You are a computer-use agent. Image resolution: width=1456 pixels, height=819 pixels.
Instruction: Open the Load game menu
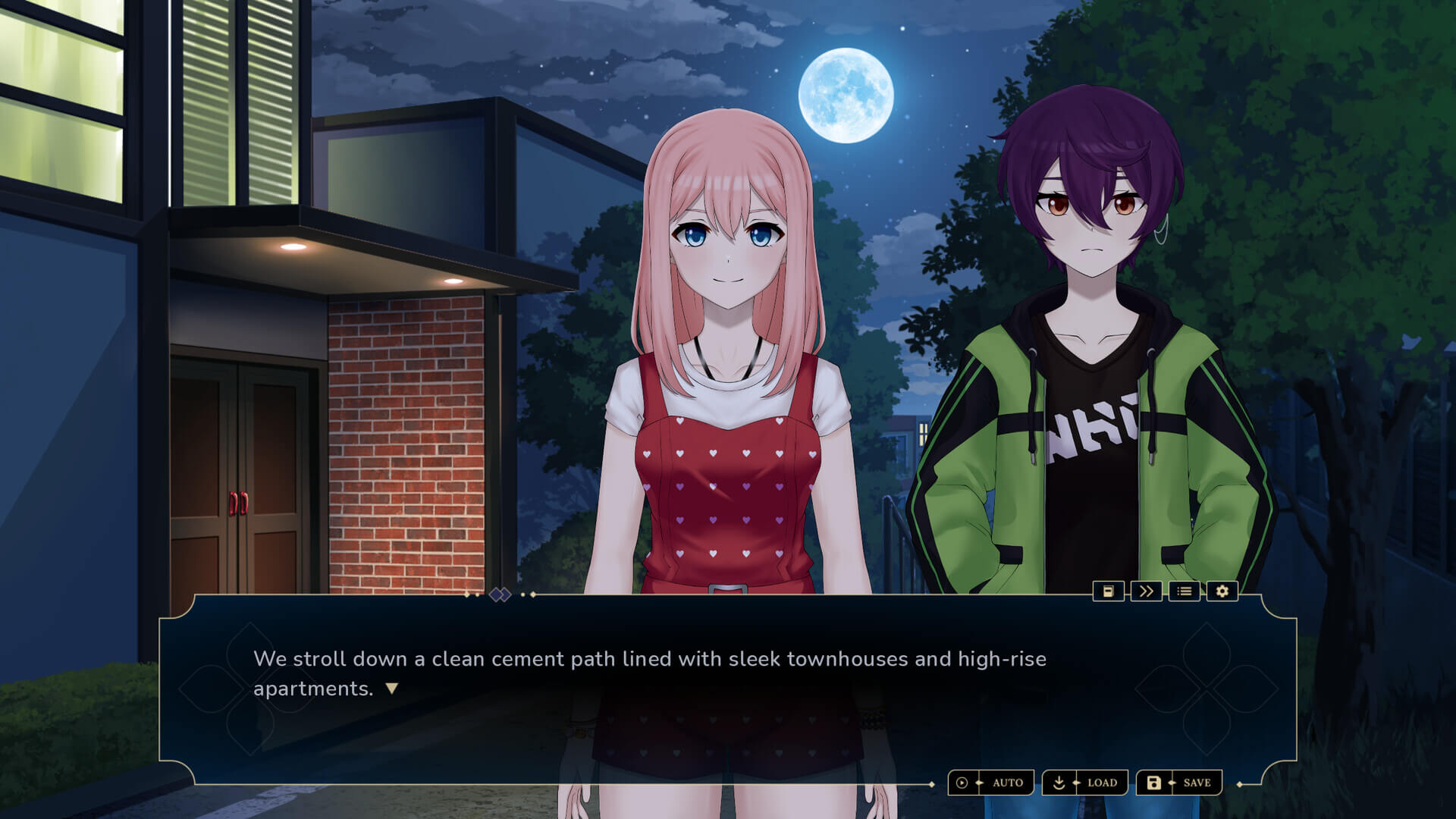click(1085, 783)
